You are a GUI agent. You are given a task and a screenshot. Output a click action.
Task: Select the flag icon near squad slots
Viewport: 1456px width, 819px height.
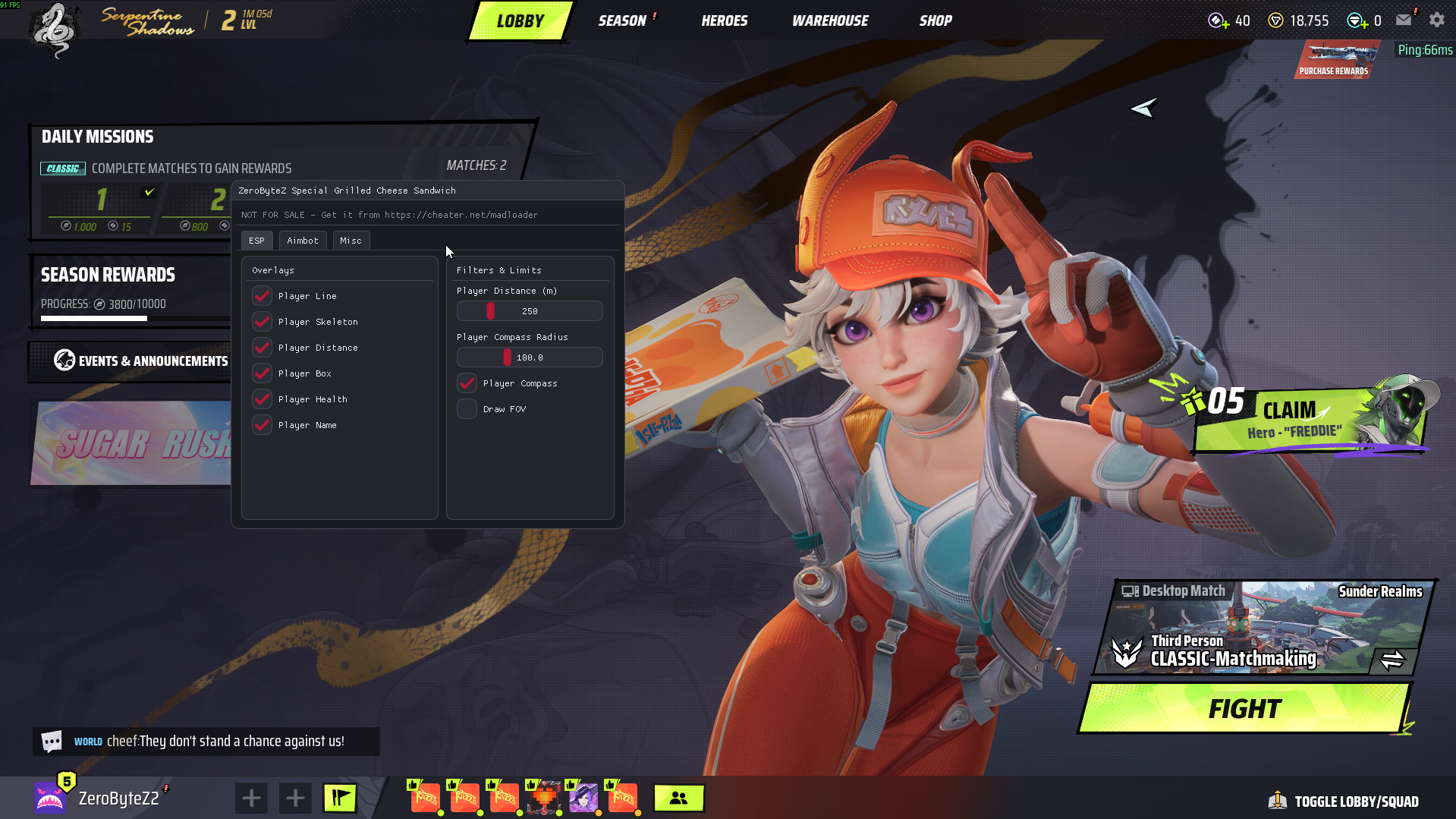339,798
